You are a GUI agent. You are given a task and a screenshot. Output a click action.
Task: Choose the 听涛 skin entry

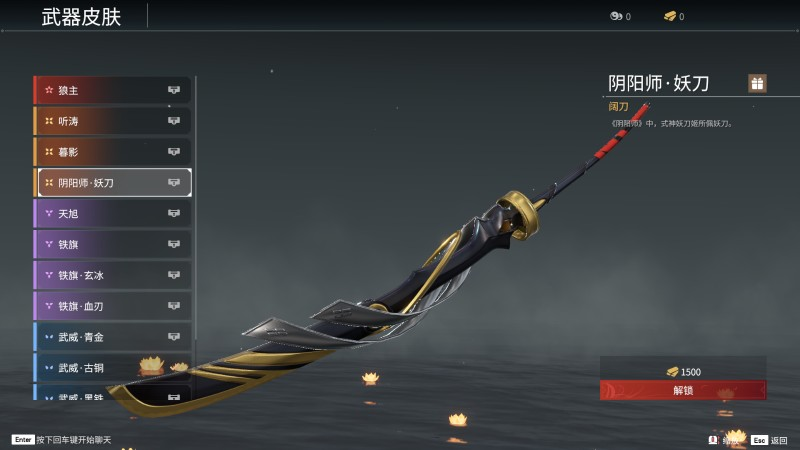112,121
